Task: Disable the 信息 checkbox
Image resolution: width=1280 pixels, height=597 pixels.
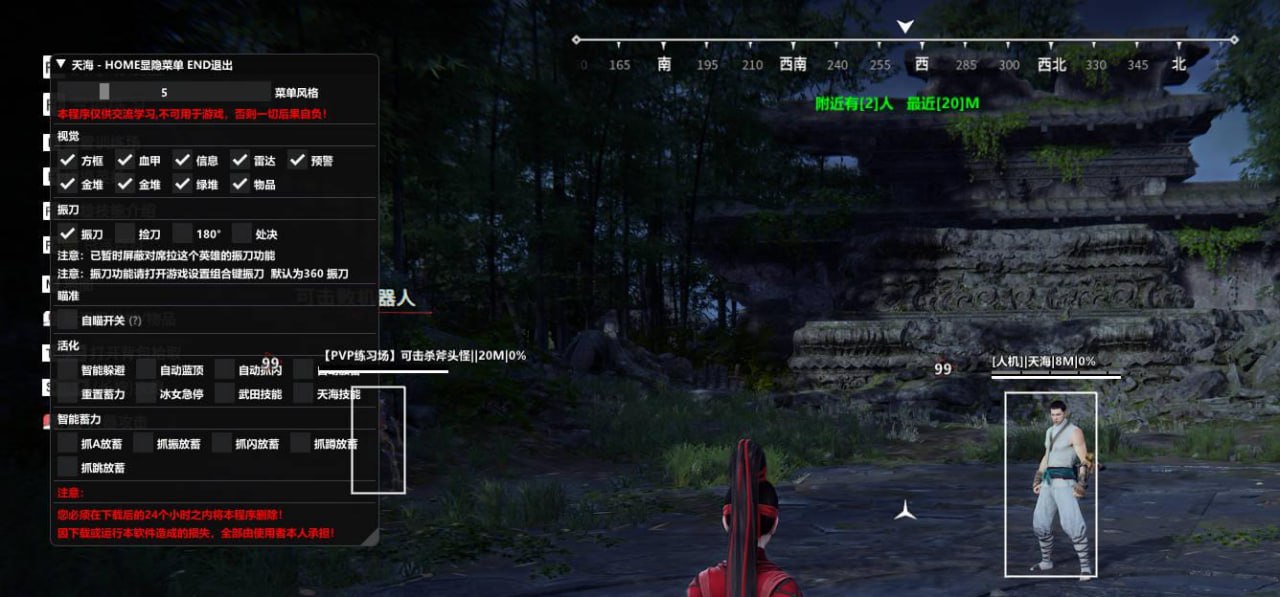Action: tap(183, 160)
